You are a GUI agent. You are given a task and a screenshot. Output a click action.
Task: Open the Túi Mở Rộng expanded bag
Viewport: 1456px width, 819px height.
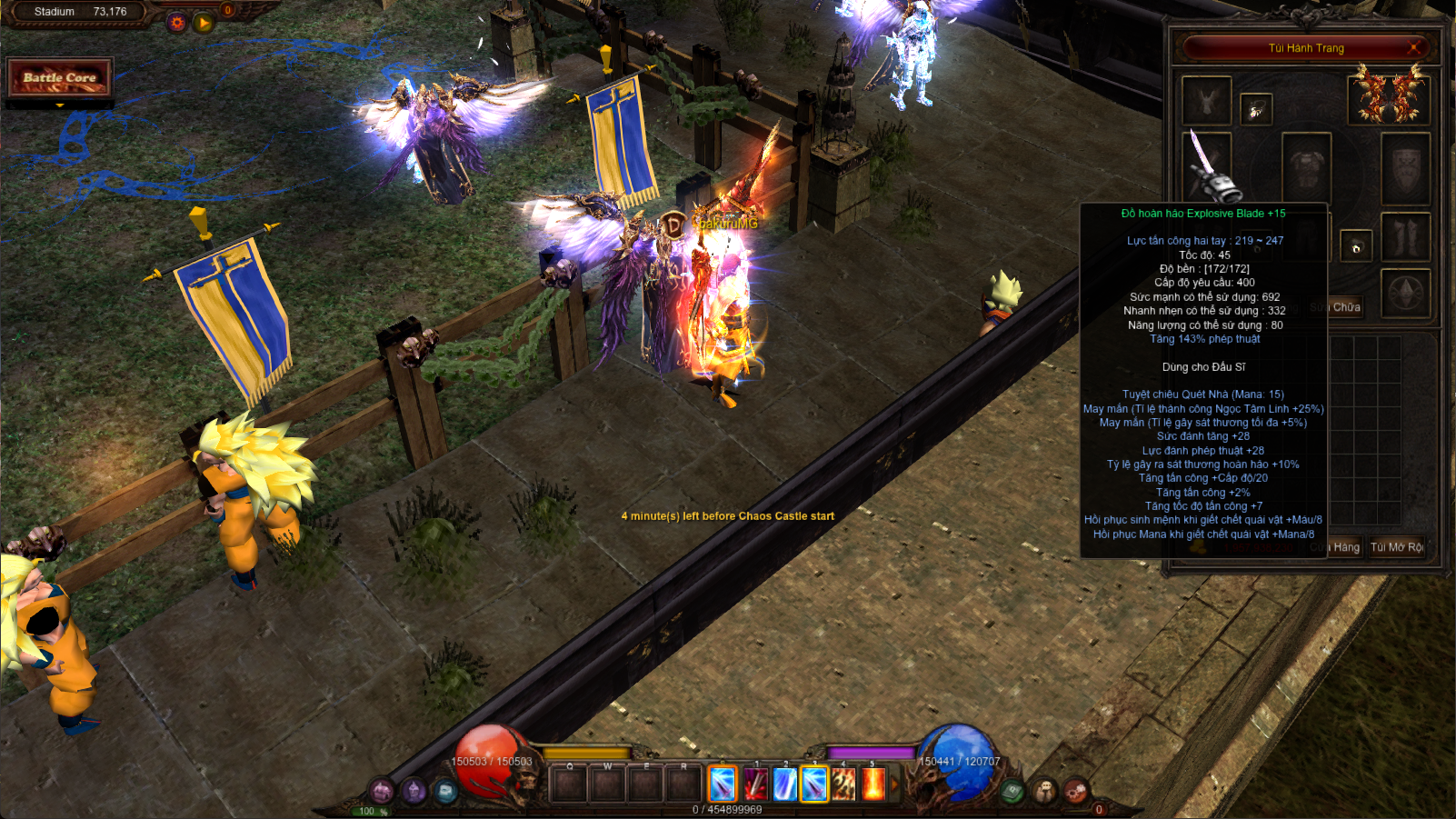click(x=1396, y=547)
